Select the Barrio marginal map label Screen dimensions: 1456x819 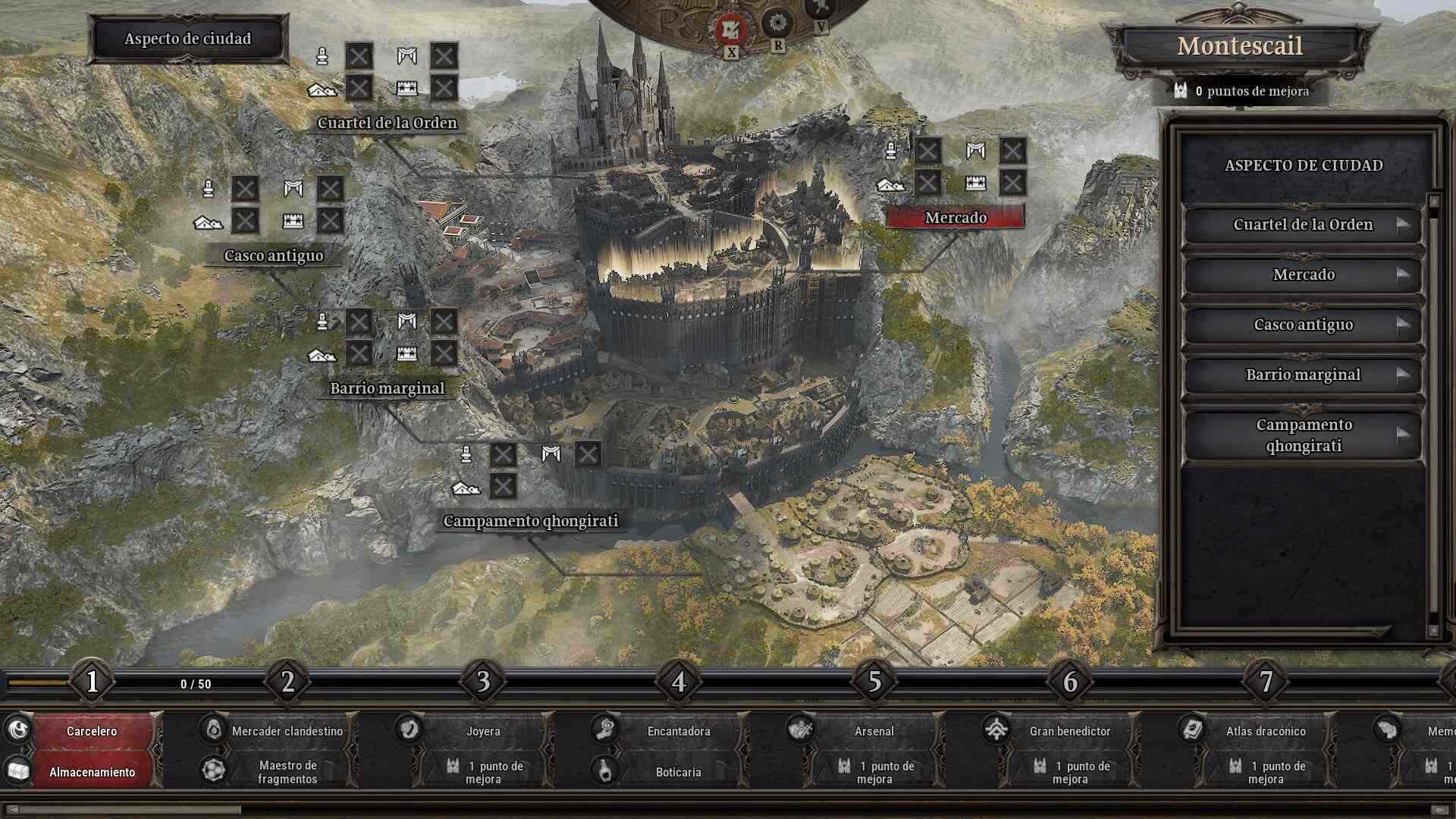[387, 388]
